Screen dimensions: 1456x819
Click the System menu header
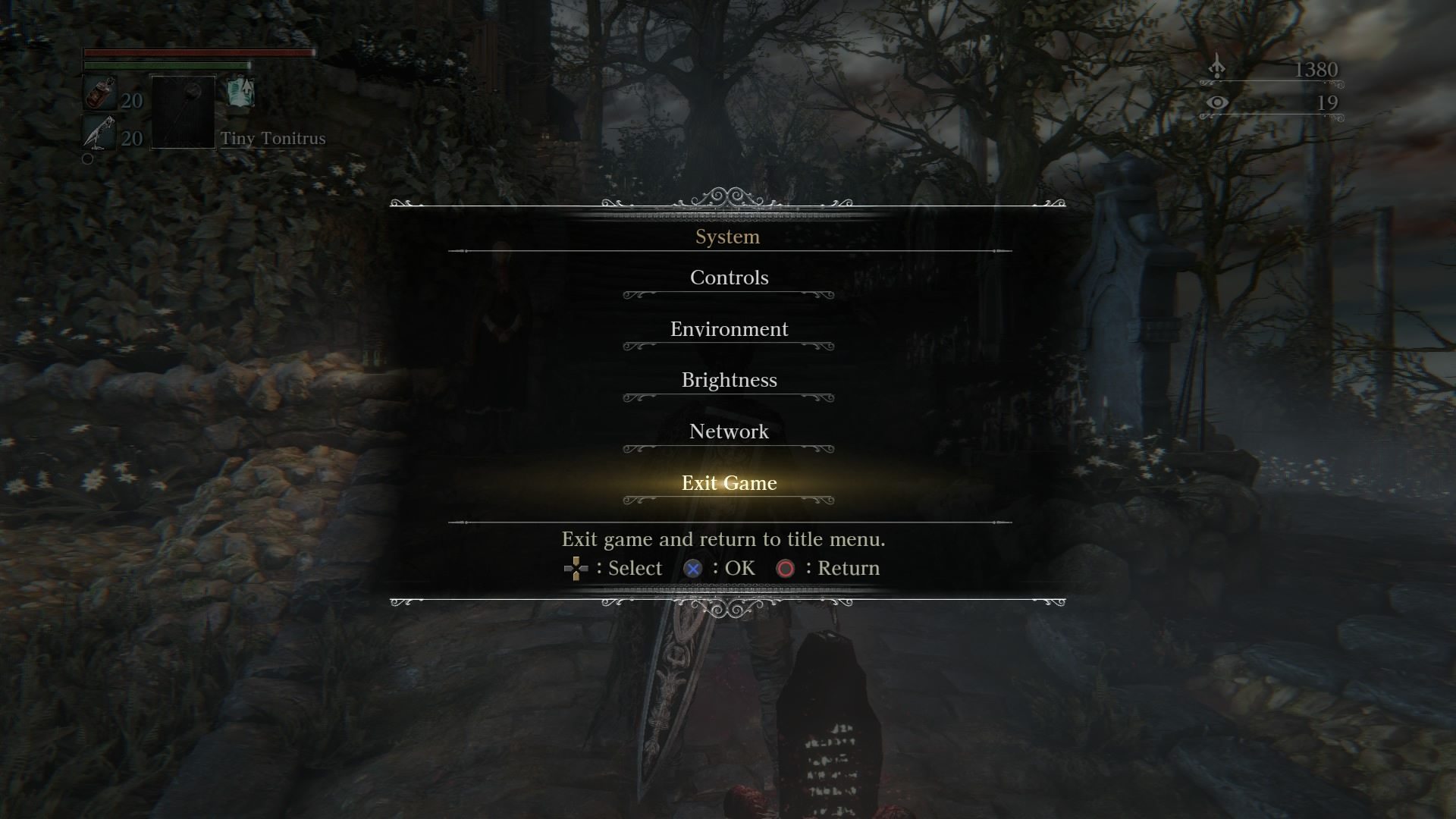728,236
